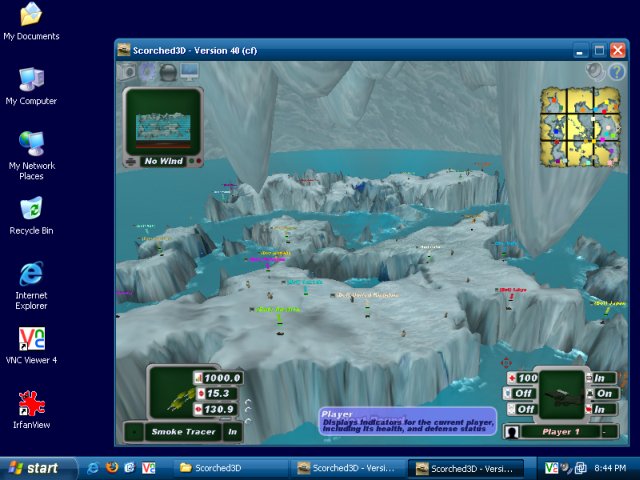
Task: Toggle the sound speaker icon
Action: pyautogui.click(x=596, y=72)
